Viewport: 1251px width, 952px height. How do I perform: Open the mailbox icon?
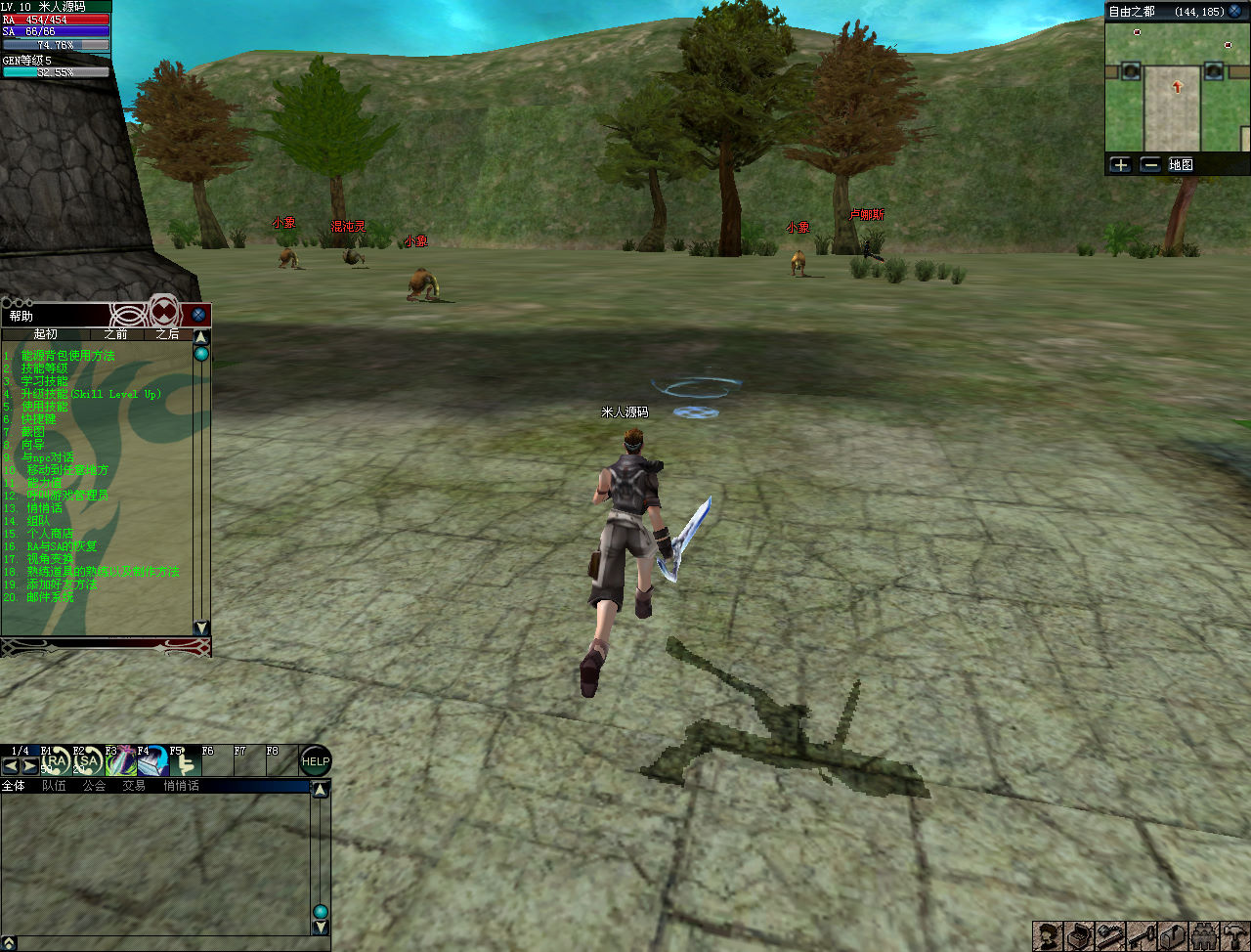1173,936
